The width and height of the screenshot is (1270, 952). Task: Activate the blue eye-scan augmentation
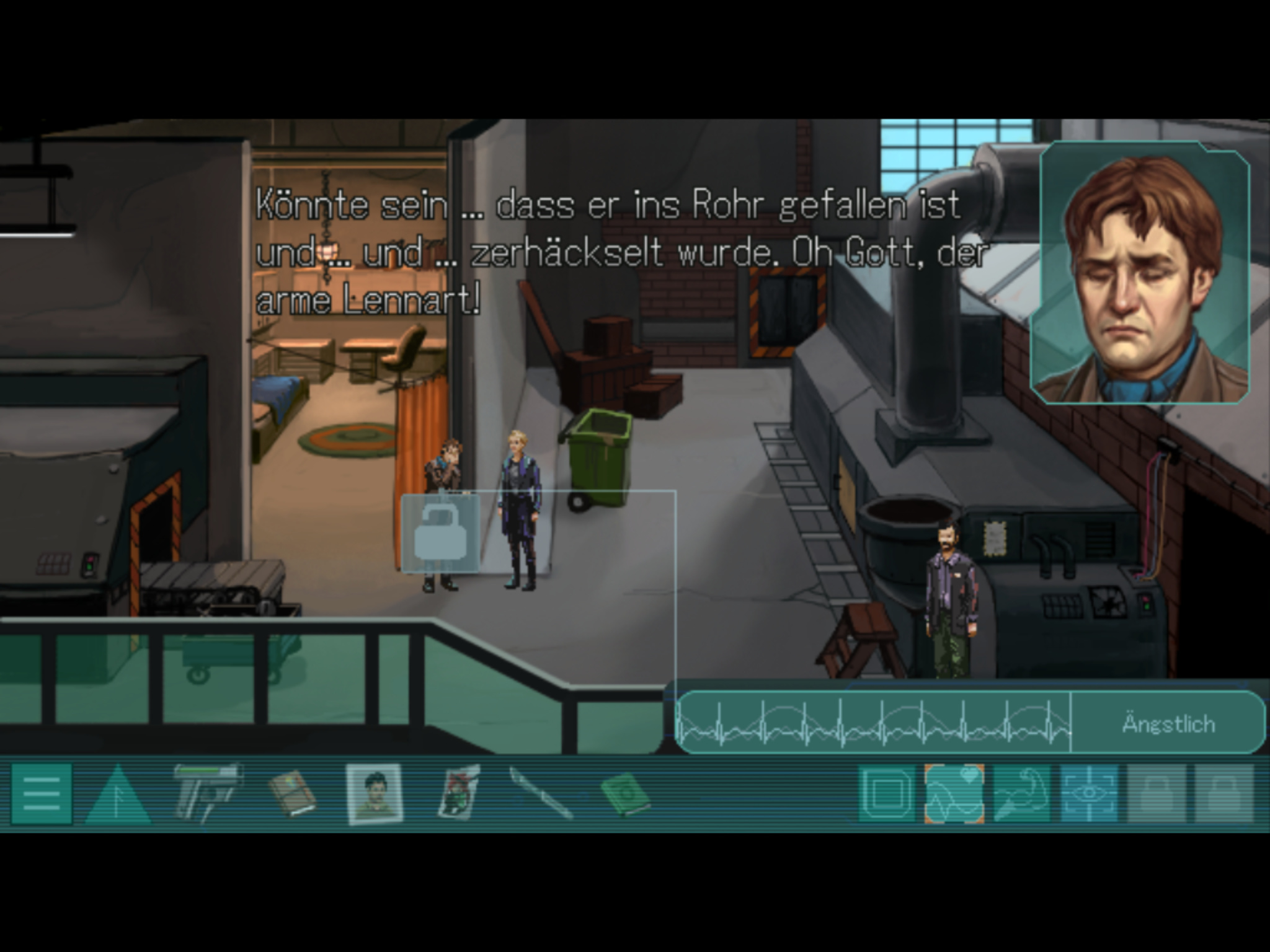[x=1089, y=794]
